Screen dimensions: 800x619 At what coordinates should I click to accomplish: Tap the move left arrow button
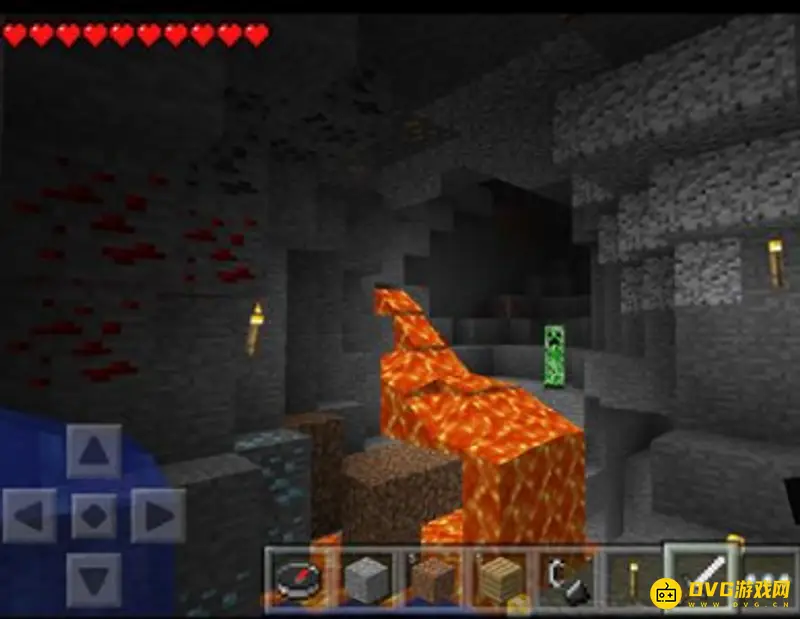click(x=31, y=516)
